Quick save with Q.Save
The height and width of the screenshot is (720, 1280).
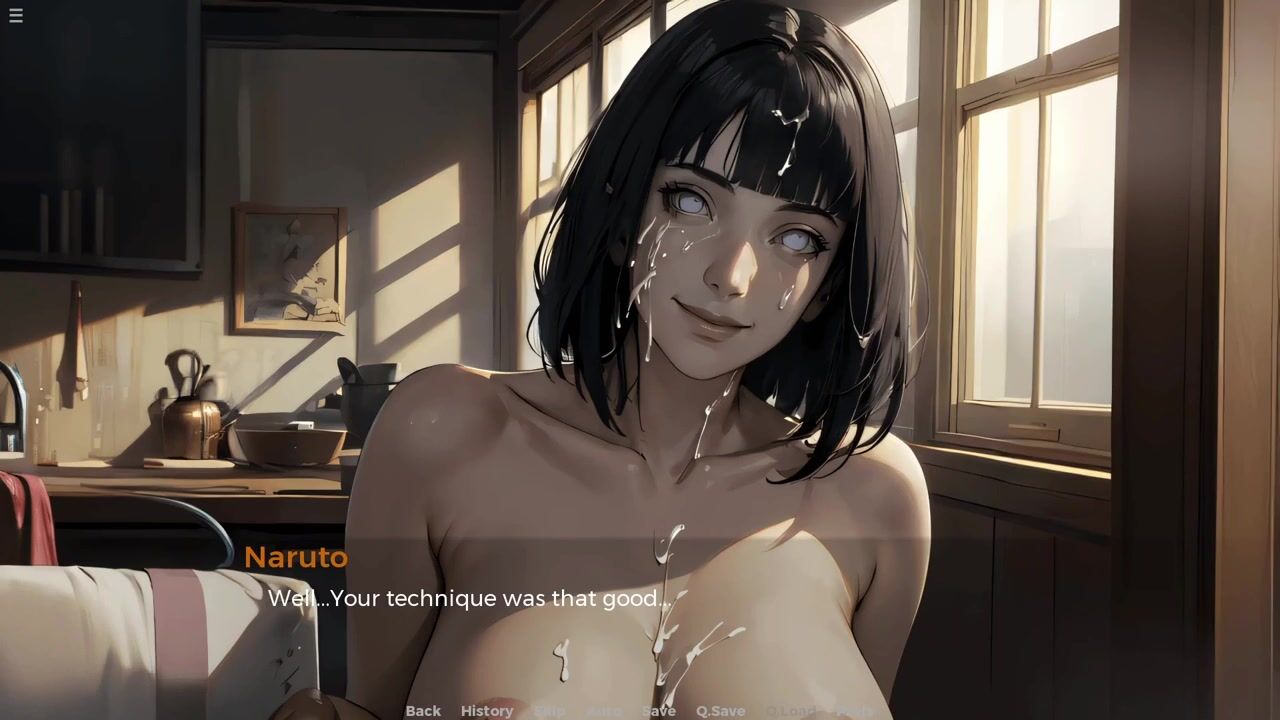(x=720, y=711)
